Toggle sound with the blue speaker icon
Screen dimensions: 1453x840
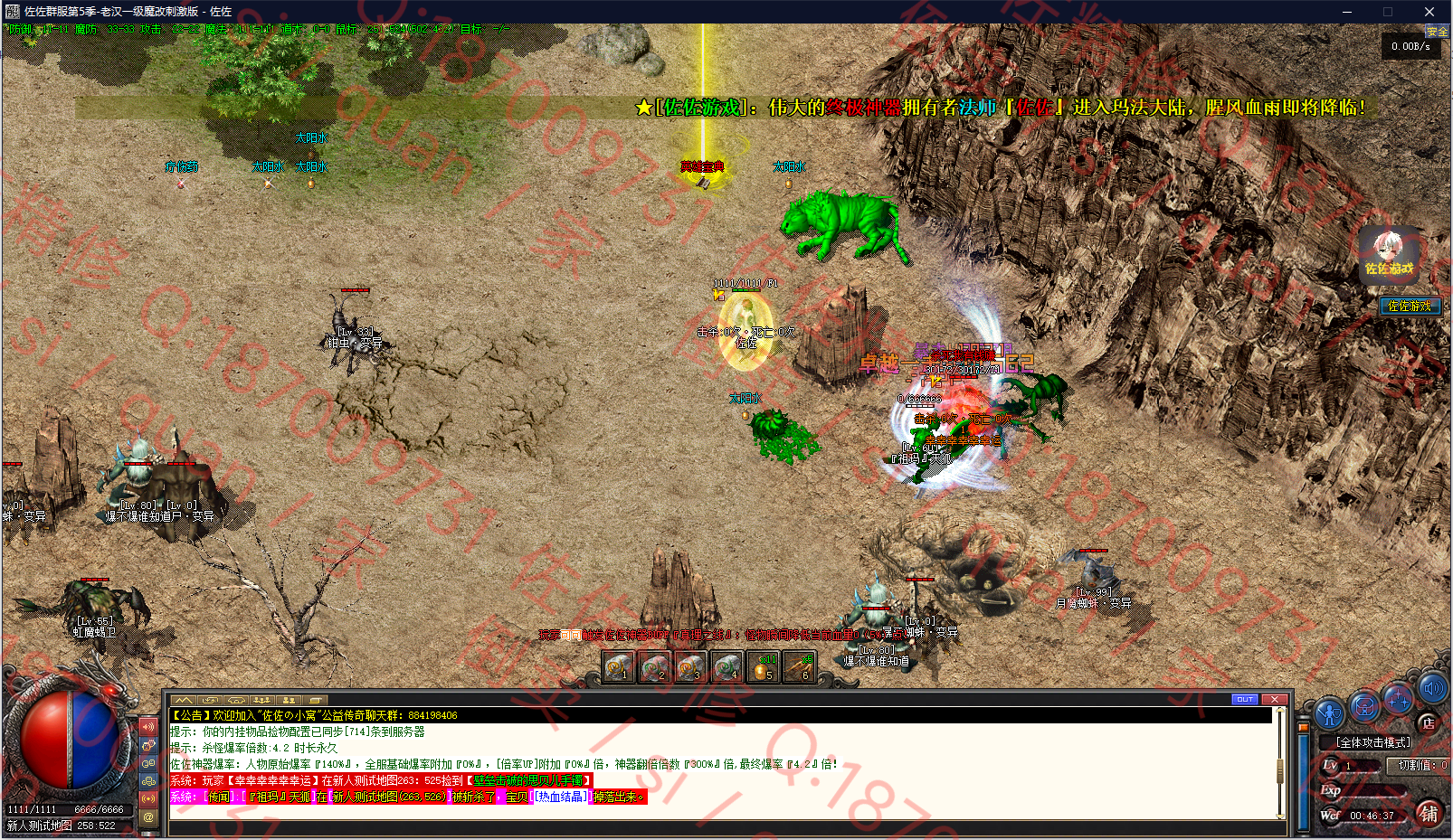tap(1432, 689)
